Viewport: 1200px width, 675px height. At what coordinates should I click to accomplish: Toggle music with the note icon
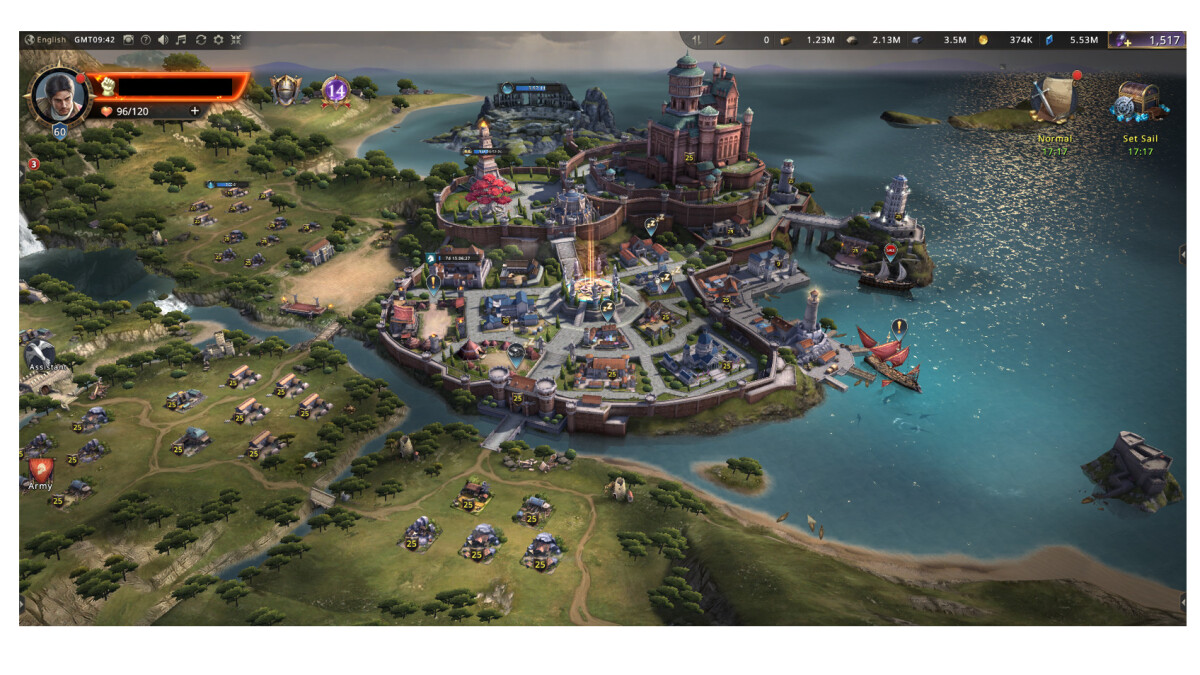181,40
